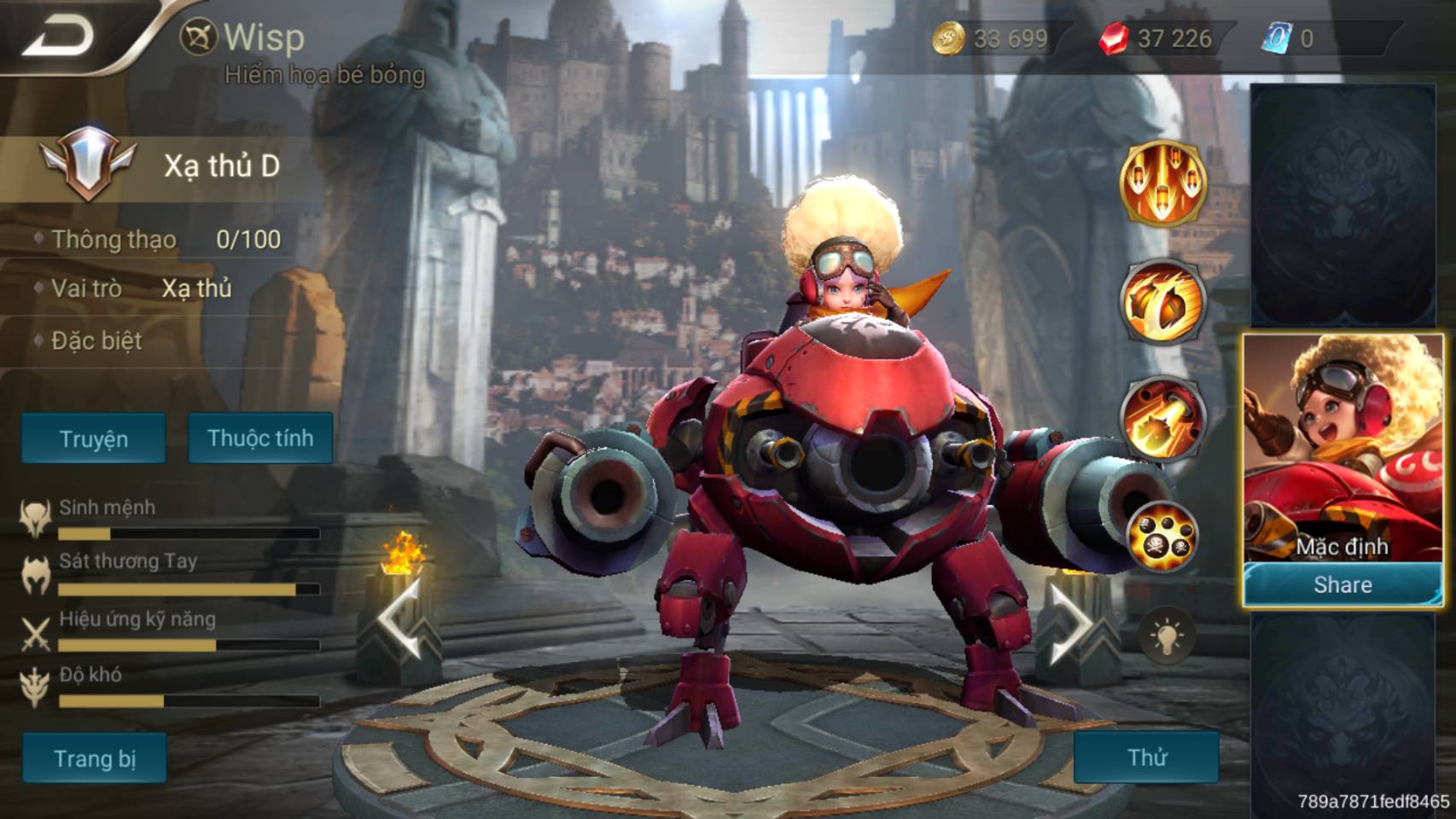Tap the Thử trial button
The height and width of the screenshot is (819, 1456).
[x=1146, y=757]
